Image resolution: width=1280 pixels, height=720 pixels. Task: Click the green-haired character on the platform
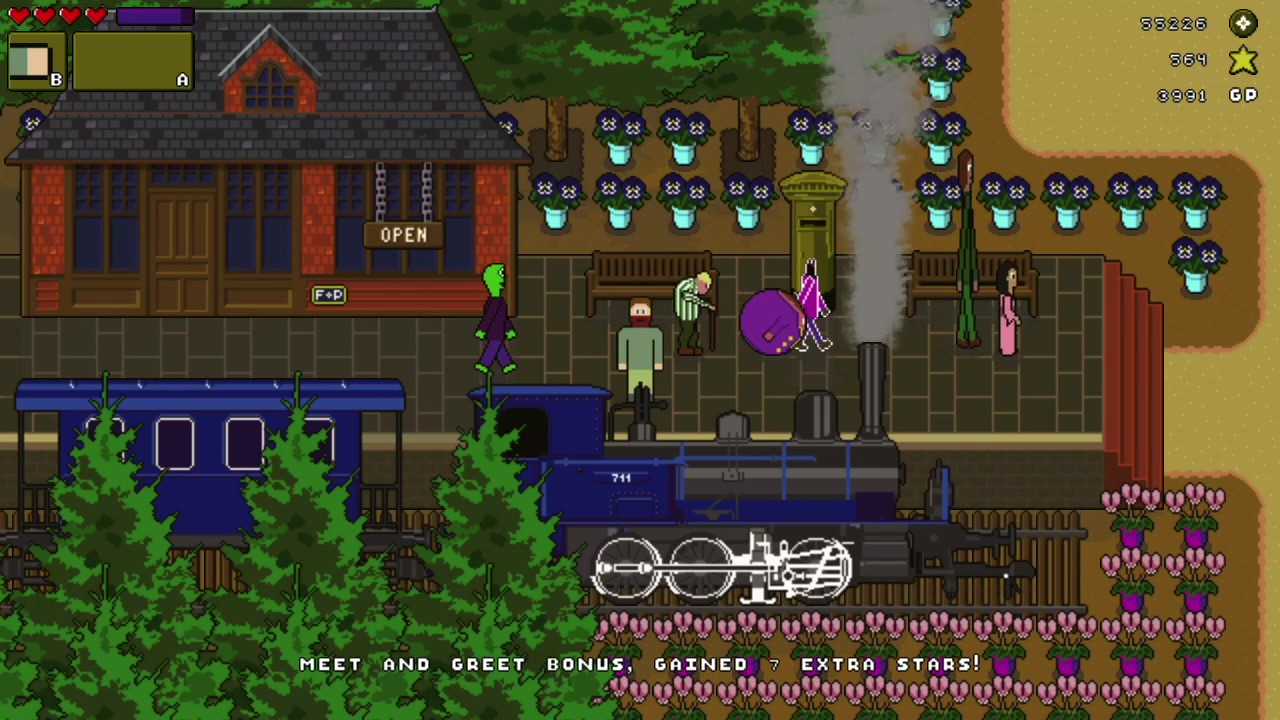(x=495, y=315)
